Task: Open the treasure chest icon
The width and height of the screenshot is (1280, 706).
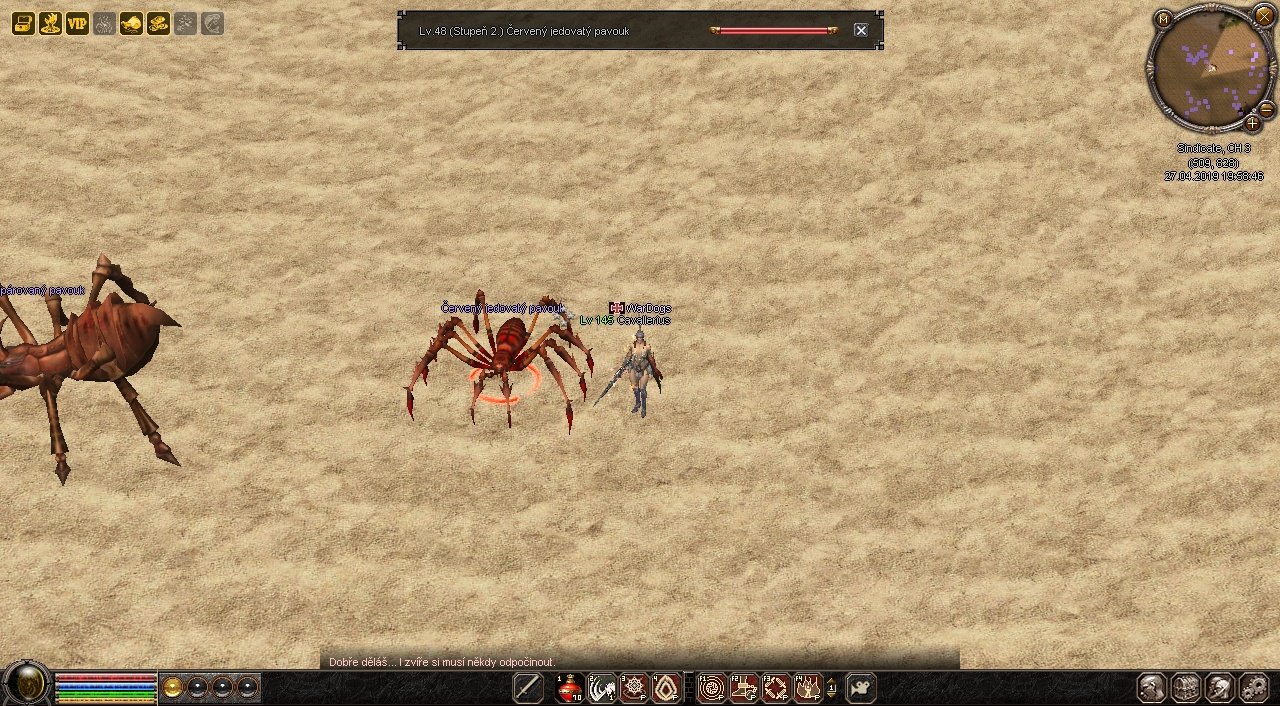Action: point(23,24)
